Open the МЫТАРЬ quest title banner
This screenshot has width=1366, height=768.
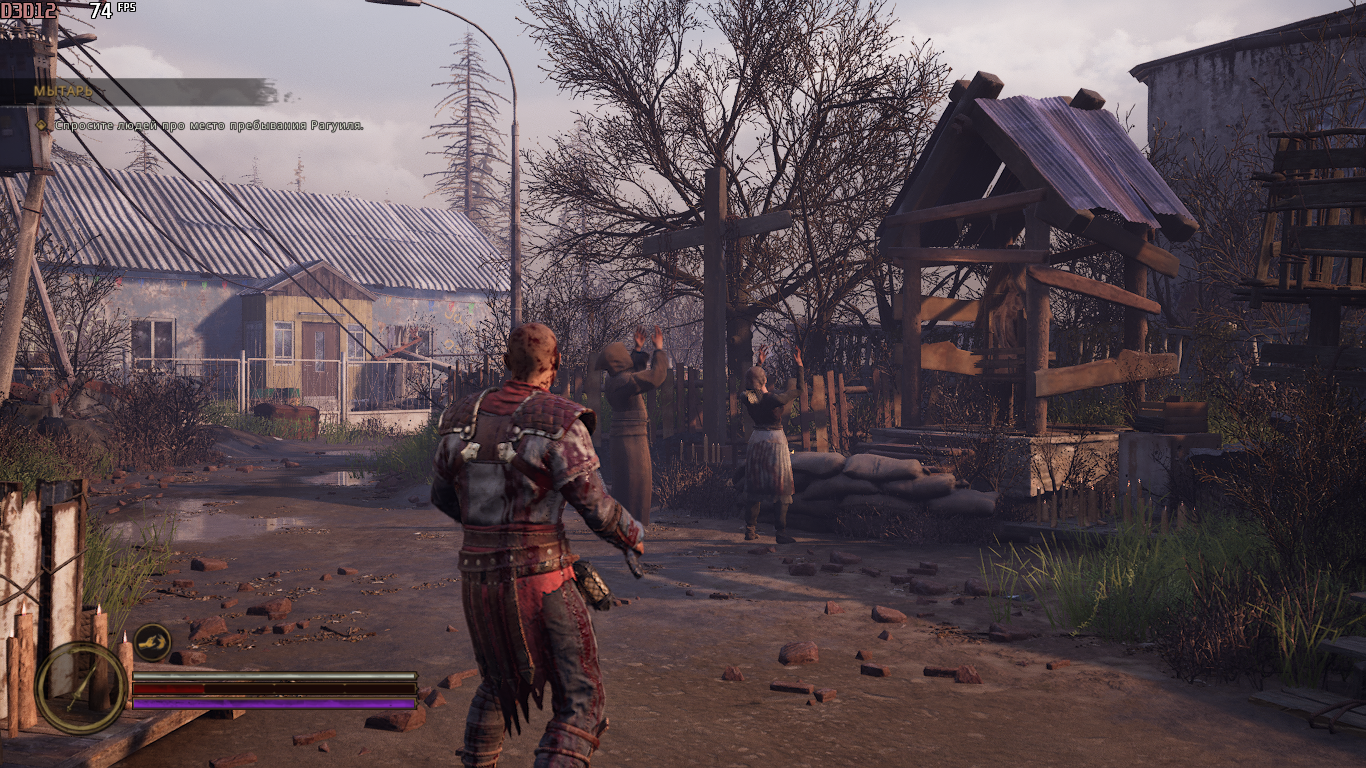coord(140,91)
